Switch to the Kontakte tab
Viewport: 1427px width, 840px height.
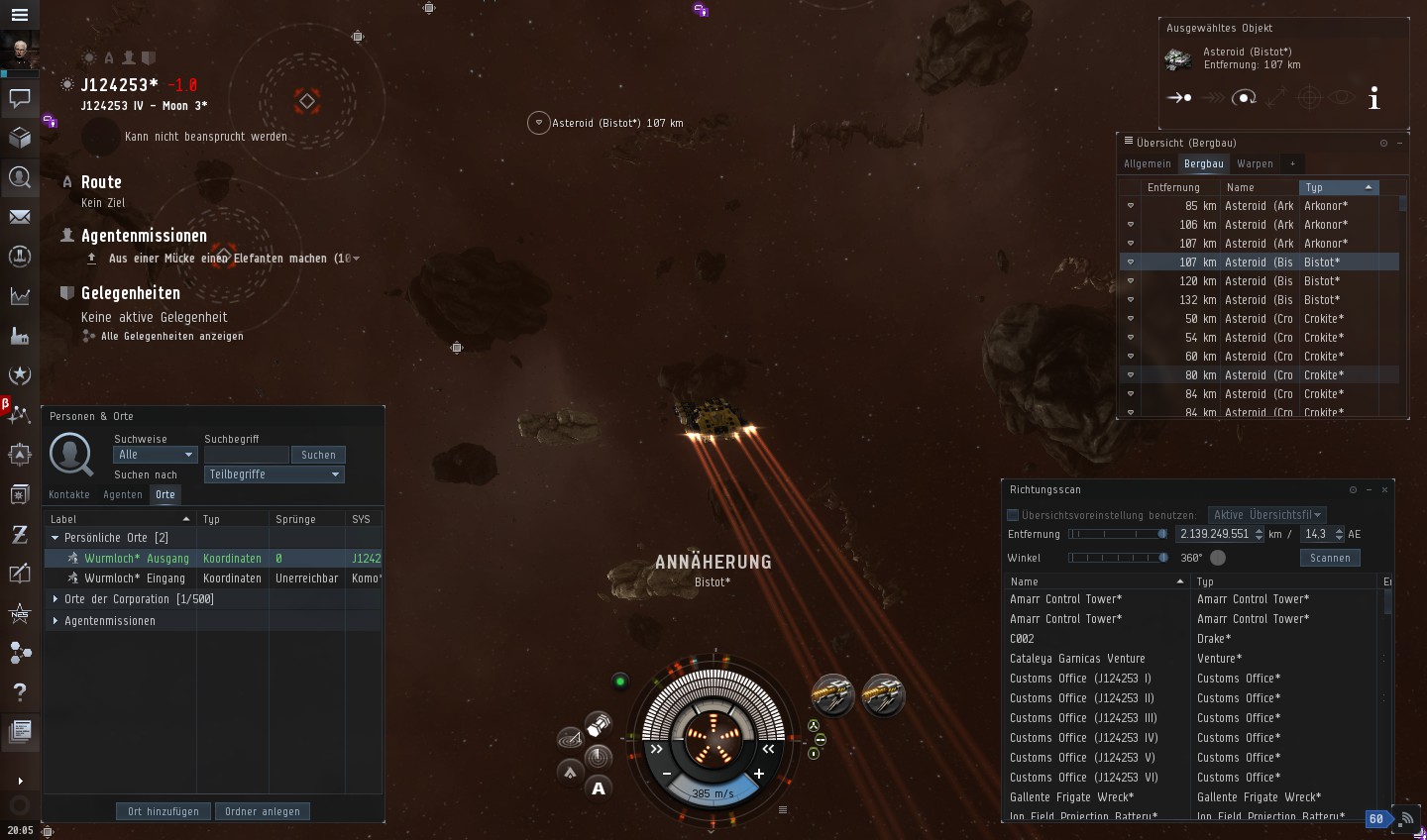pos(69,494)
